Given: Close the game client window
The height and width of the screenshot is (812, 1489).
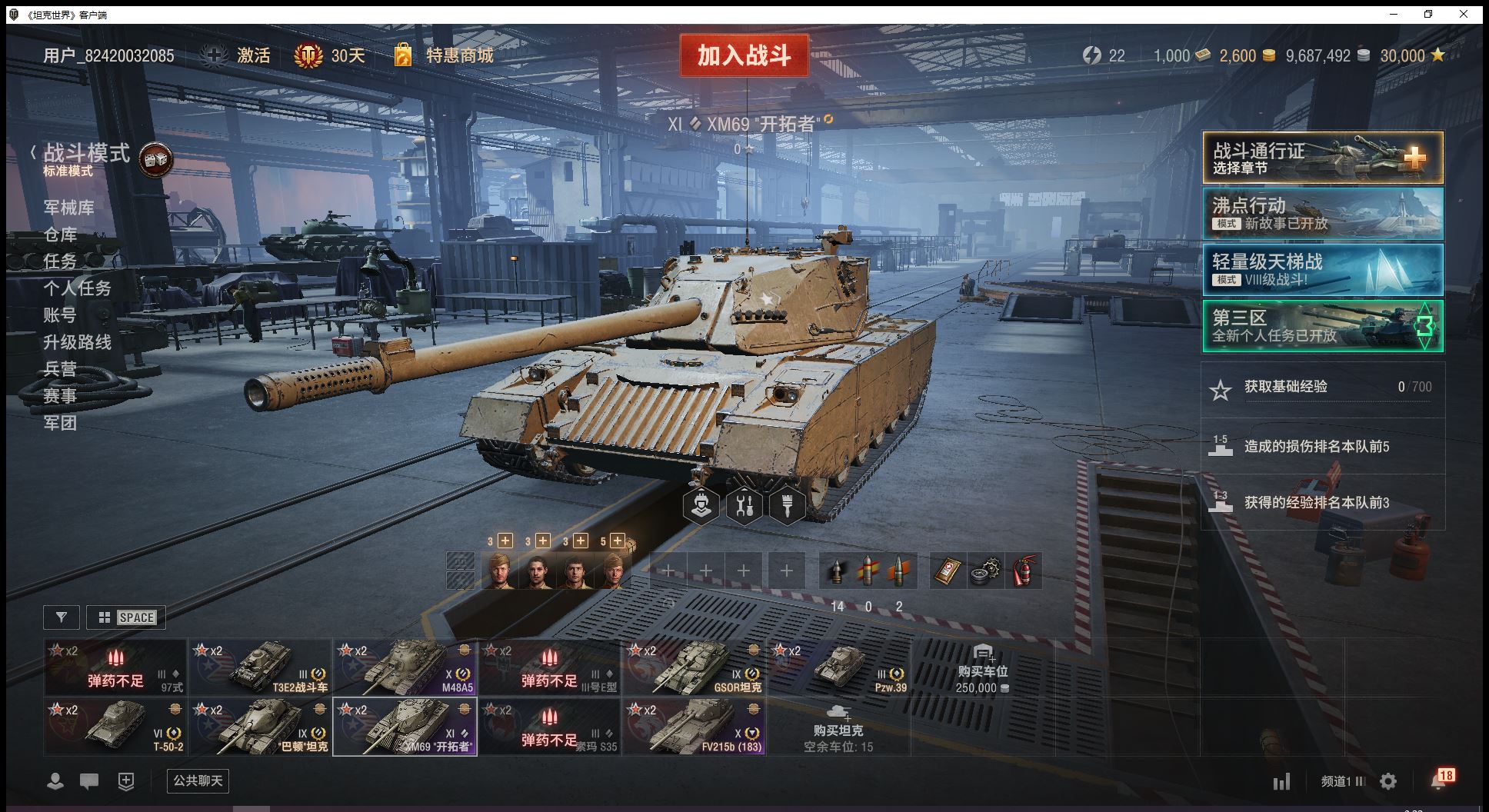Looking at the screenshot, I should (1464, 14).
